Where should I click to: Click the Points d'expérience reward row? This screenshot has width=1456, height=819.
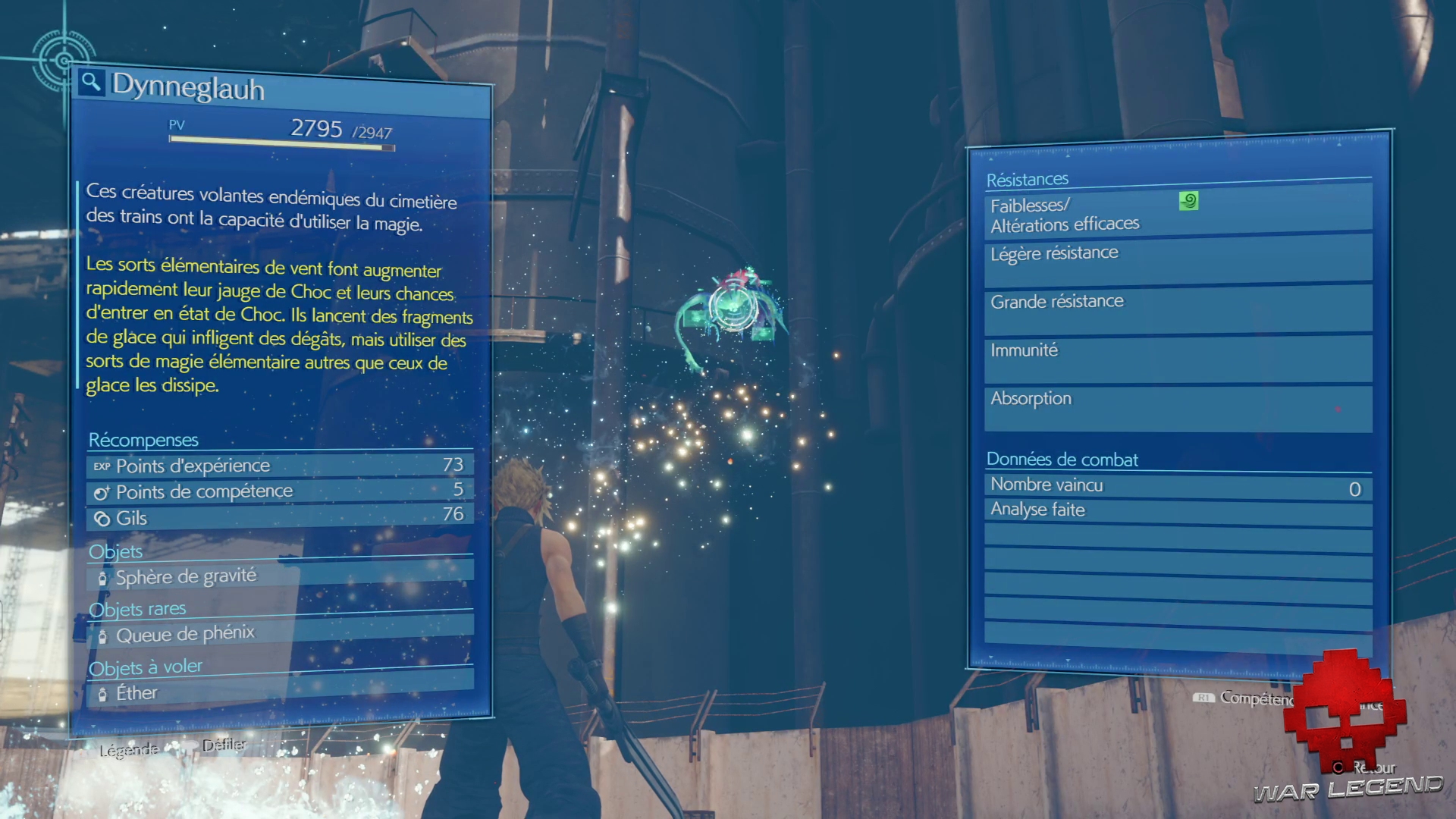[x=279, y=465]
